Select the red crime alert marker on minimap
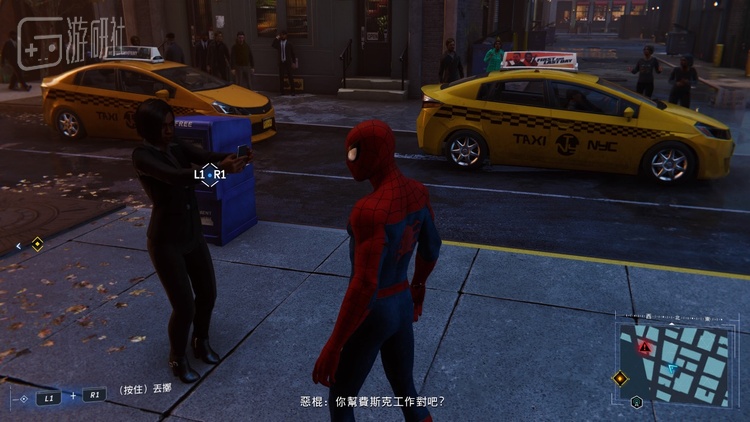Viewport: 750px width, 422px height. [645, 346]
